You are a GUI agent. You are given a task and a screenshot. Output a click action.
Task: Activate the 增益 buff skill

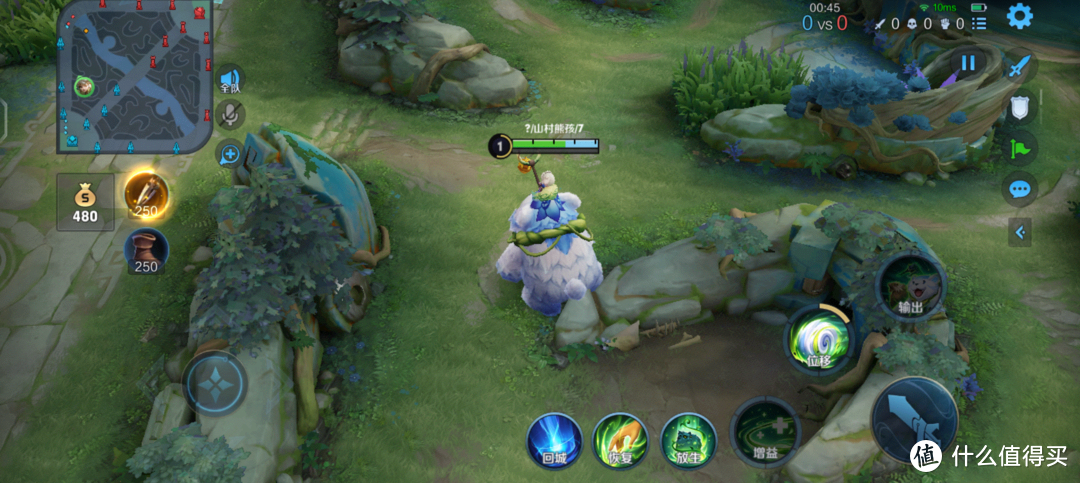coord(766,432)
